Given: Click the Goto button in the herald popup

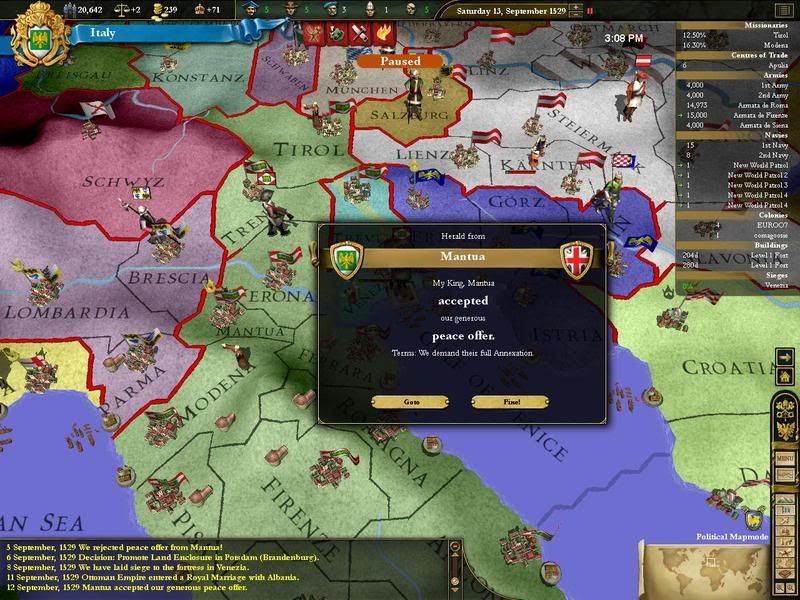Looking at the screenshot, I should [412, 402].
